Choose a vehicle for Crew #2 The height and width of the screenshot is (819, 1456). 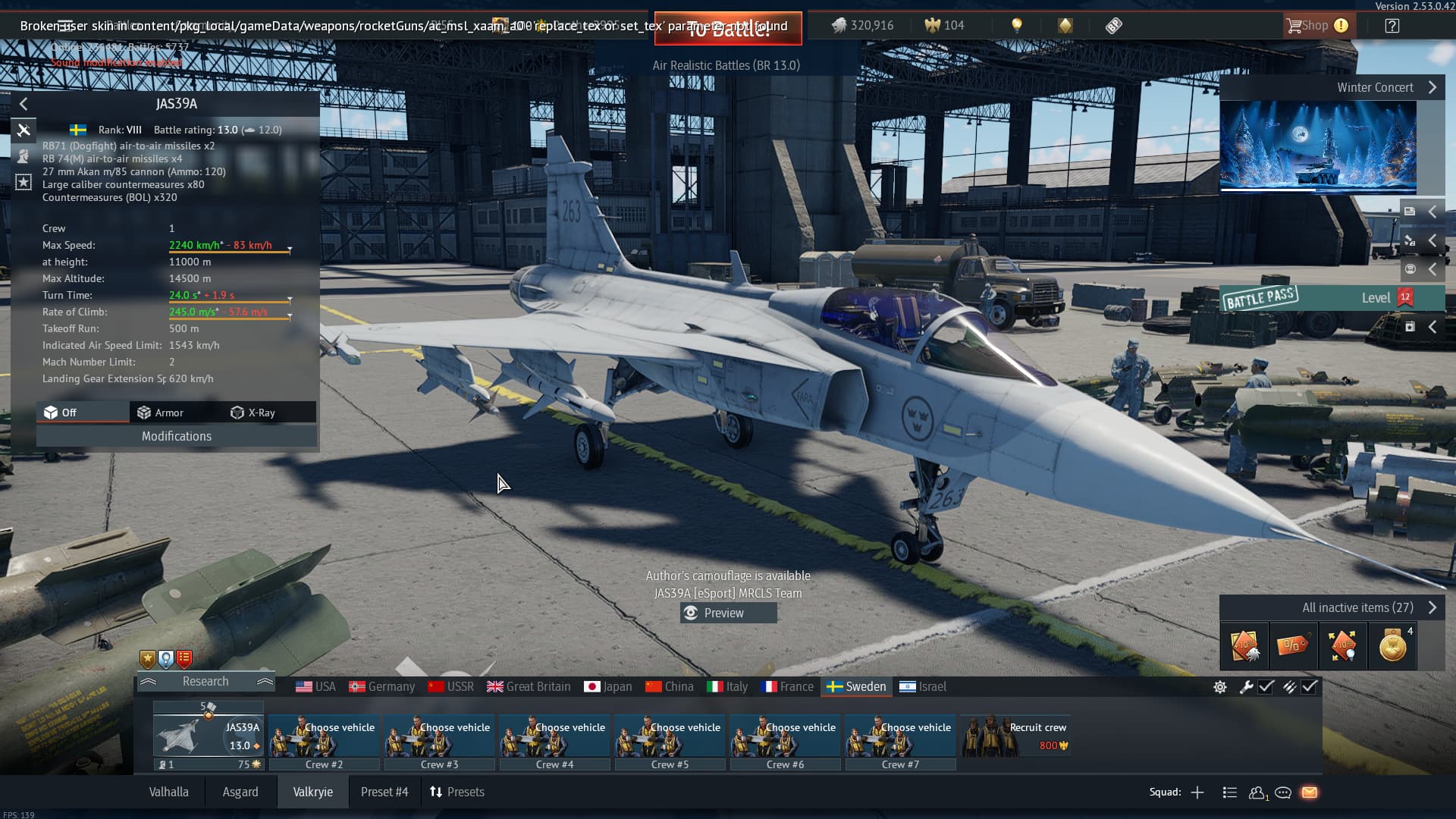[324, 736]
